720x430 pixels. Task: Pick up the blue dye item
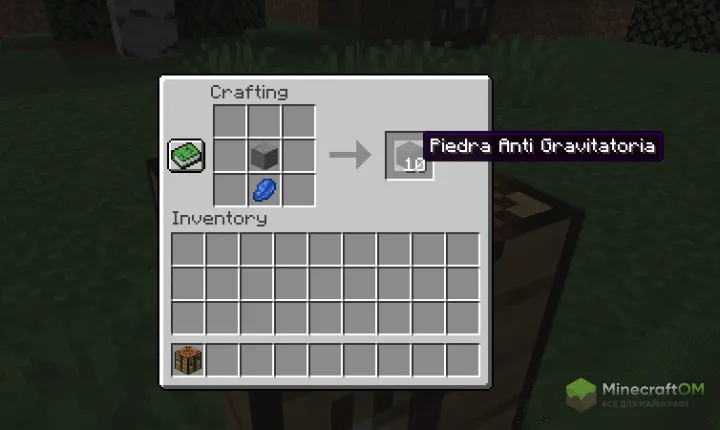(264, 188)
